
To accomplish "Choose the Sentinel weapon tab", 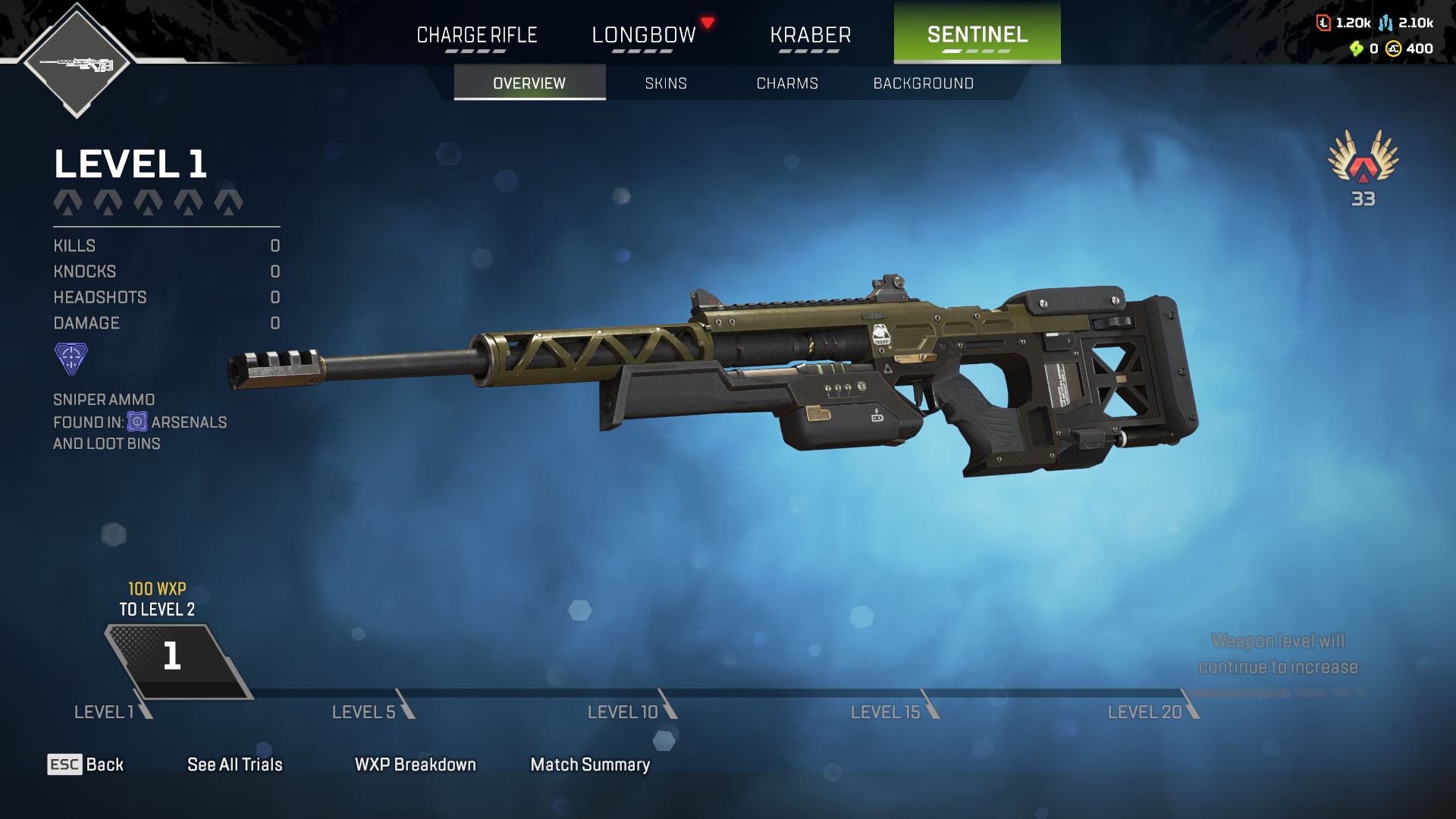I will pyautogui.click(x=977, y=34).
